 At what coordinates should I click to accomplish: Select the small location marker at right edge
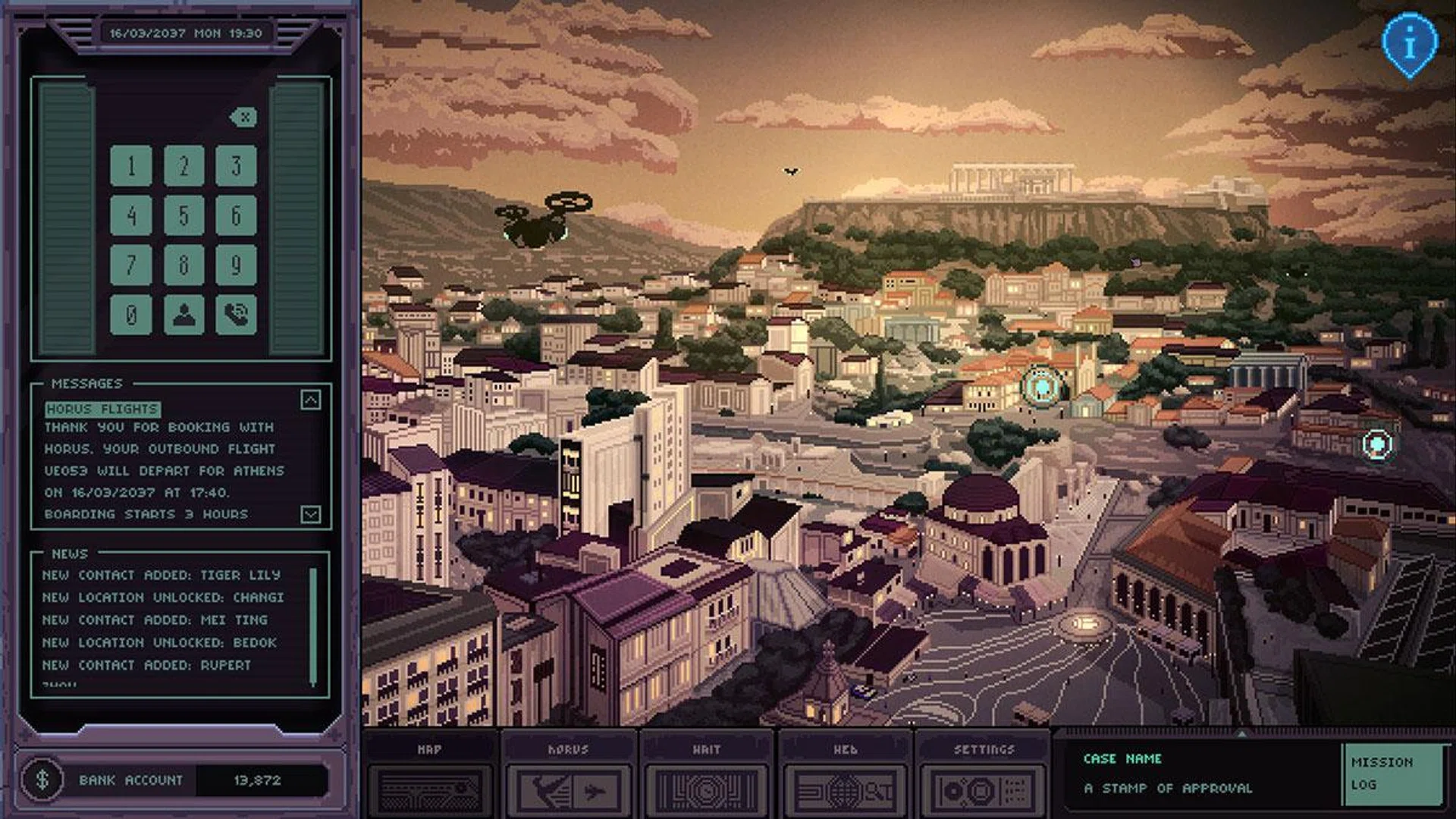1376,444
